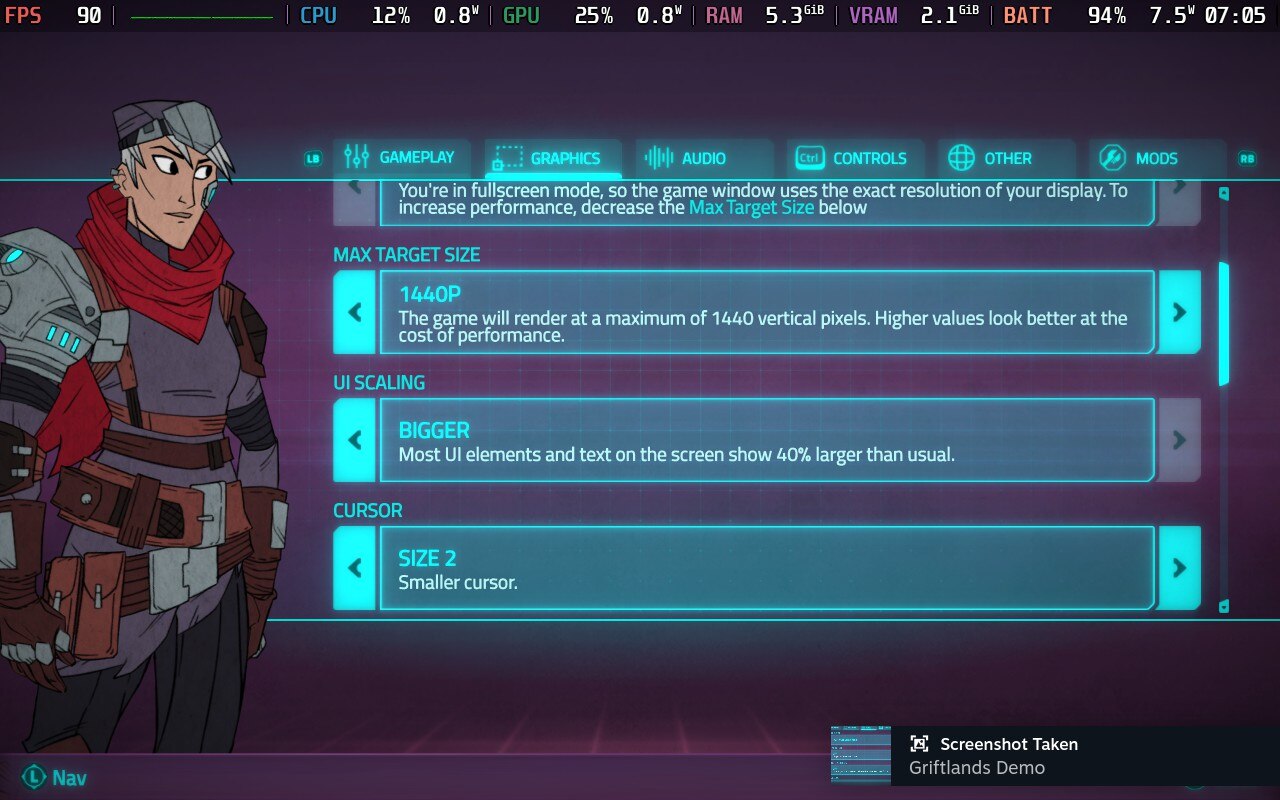The height and width of the screenshot is (800, 1280).
Task: Follow the Max Target Size highlighted link
Action: point(751,208)
